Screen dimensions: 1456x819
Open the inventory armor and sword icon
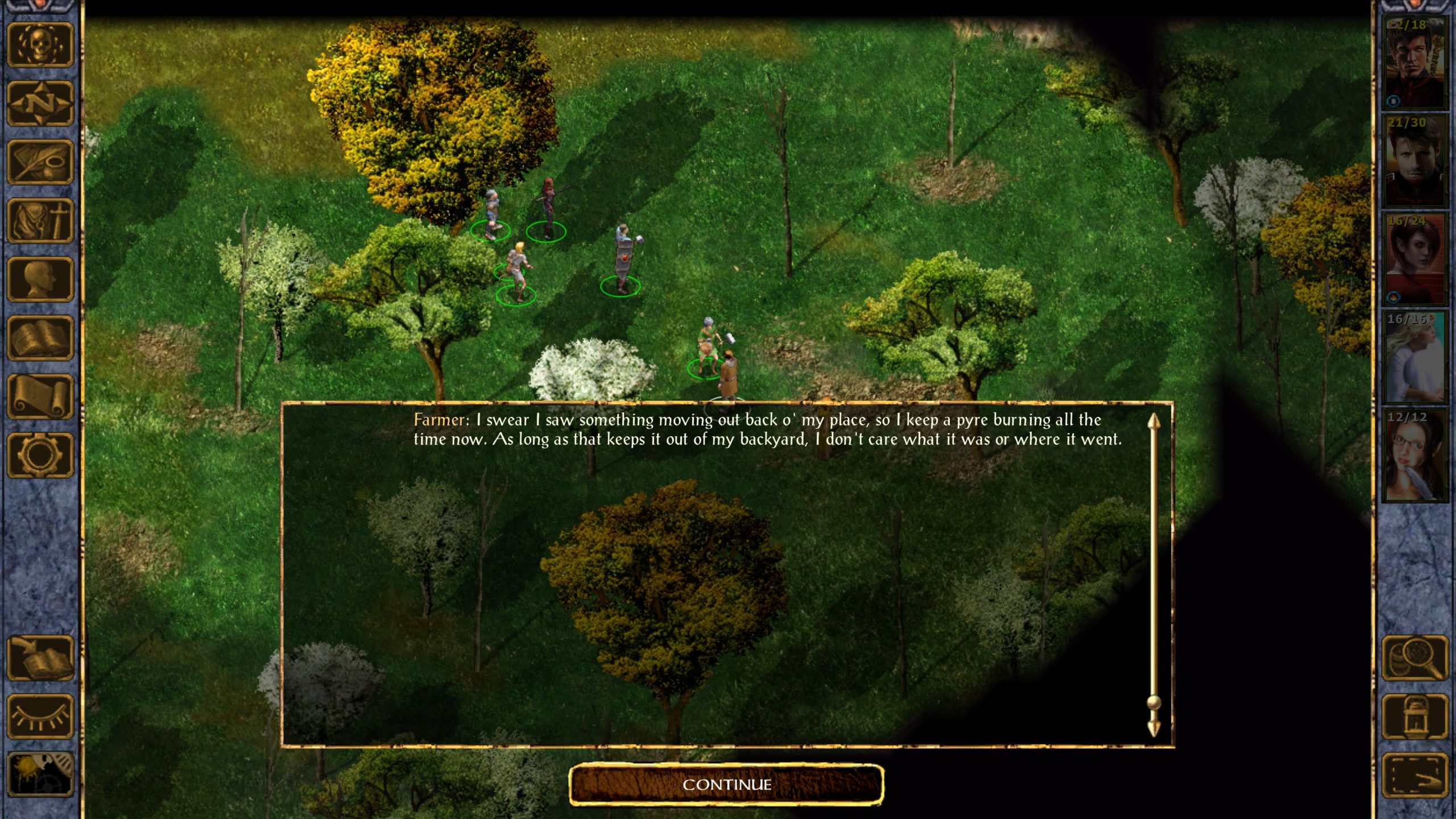point(40,221)
